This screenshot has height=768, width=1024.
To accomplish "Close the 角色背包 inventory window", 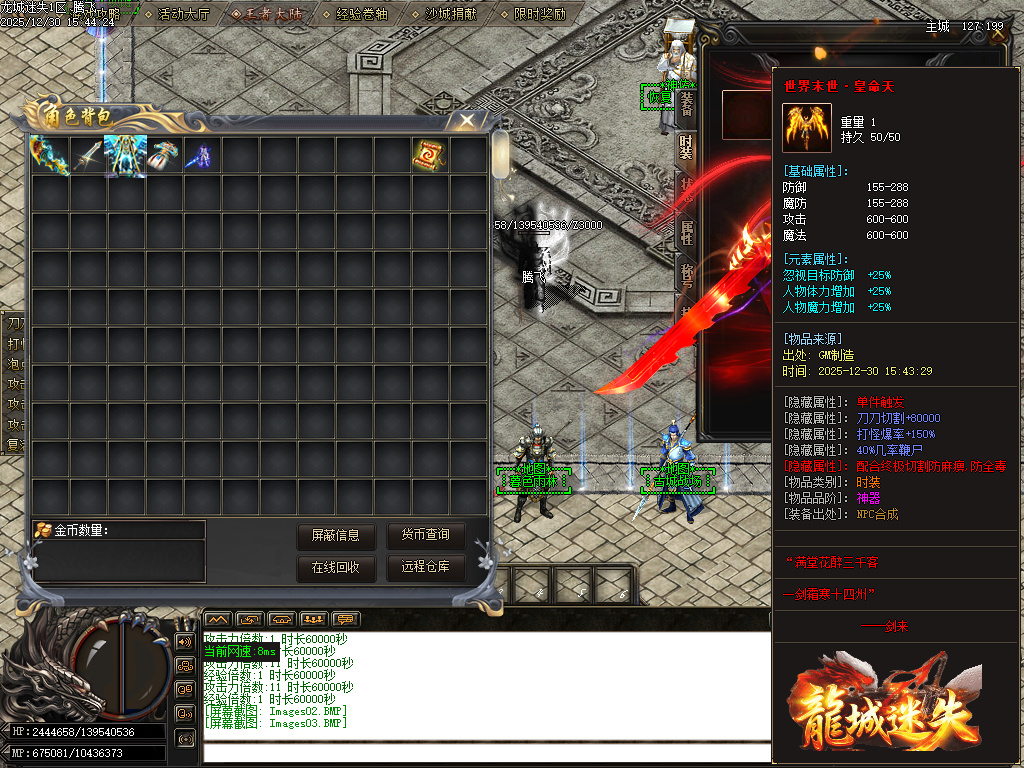I will (x=467, y=121).
